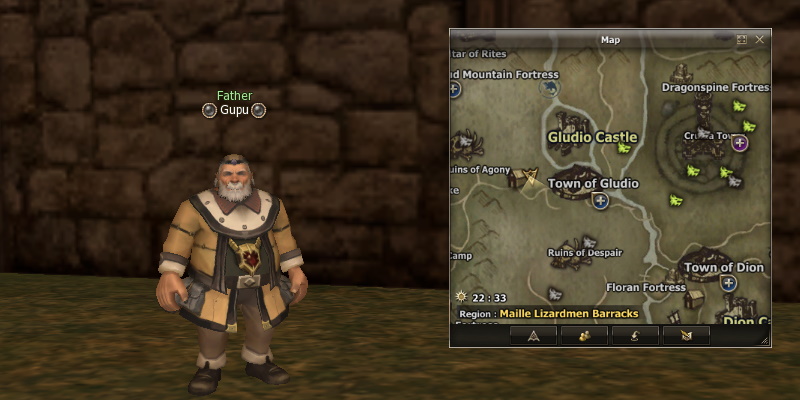This screenshot has height=400, width=800.
Task: Toggle the Map window size button
Action: [742, 40]
